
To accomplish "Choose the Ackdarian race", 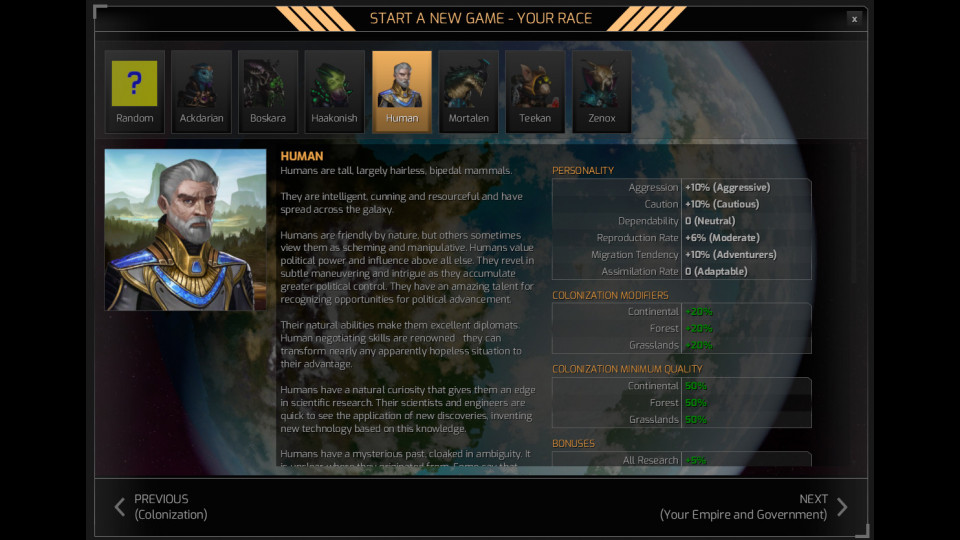I will [x=201, y=92].
